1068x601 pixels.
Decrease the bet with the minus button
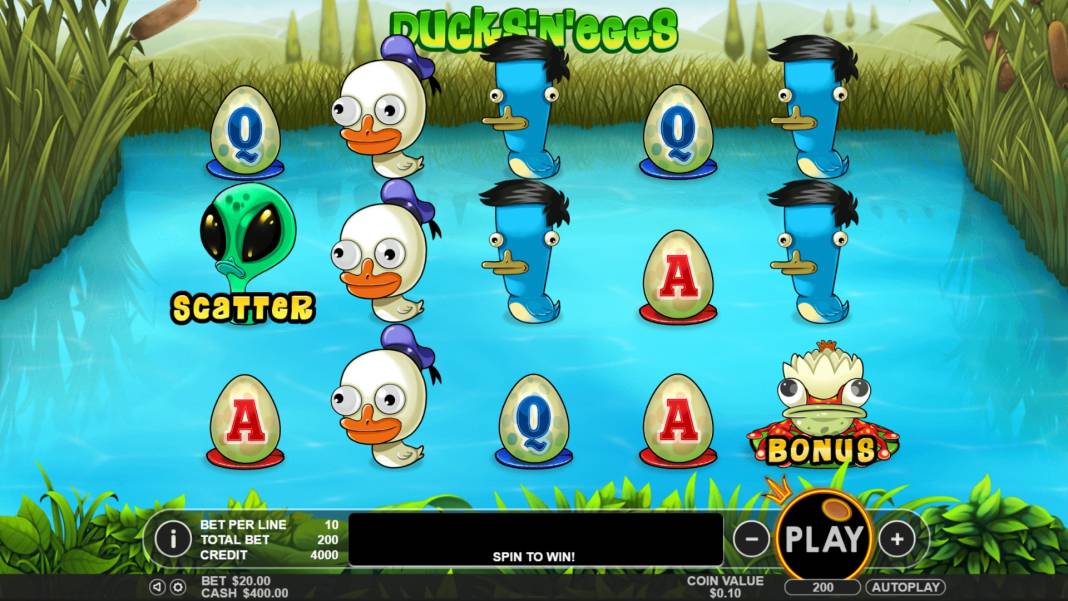point(751,539)
